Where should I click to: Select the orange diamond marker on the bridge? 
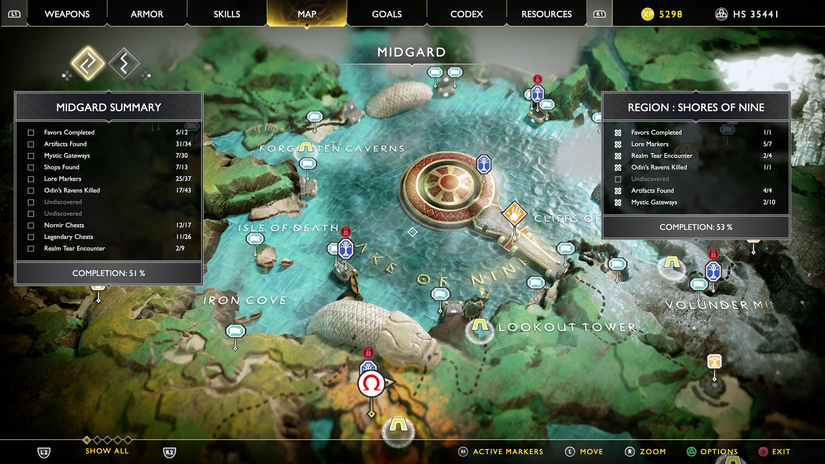point(515,213)
